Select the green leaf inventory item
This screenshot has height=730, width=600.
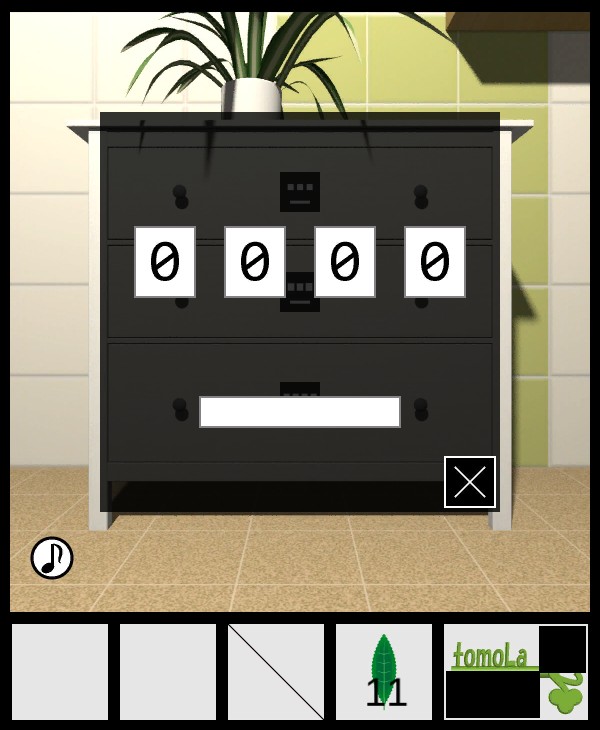pyautogui.click(x=384, y=672)
